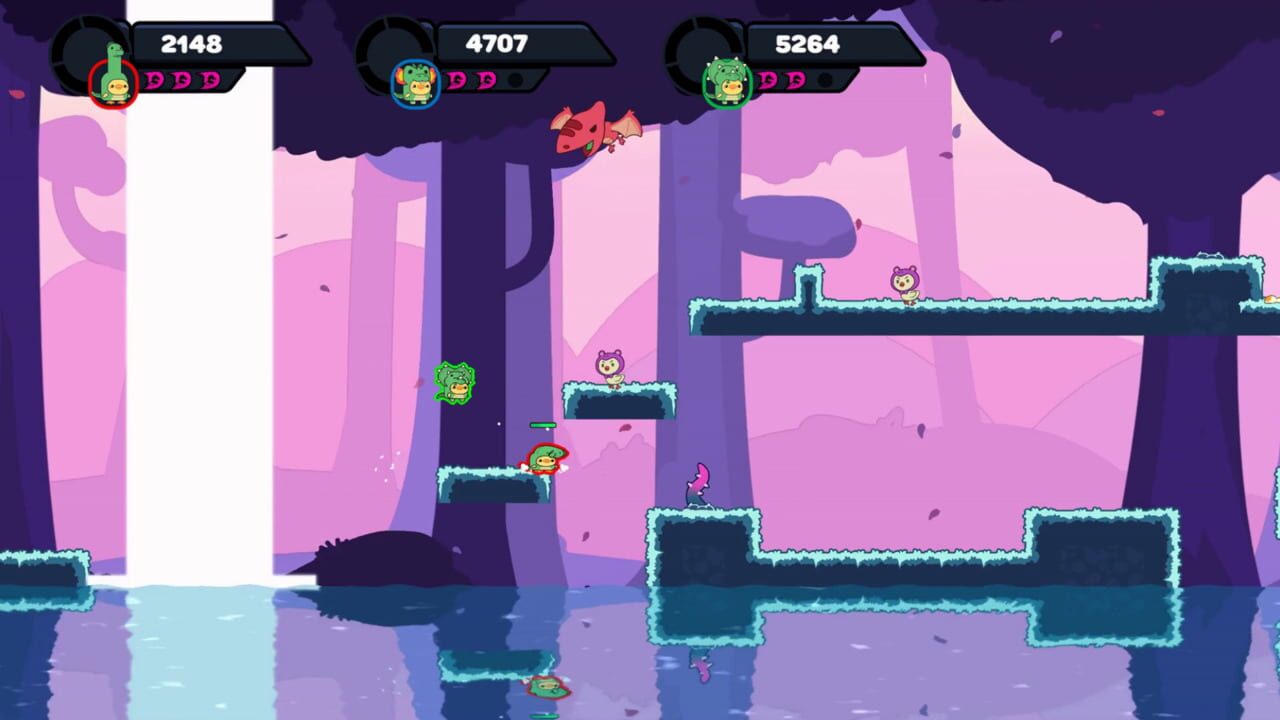Click the empty dark token slot in player two's panel

pyautogui.click(x=514, y=80)
